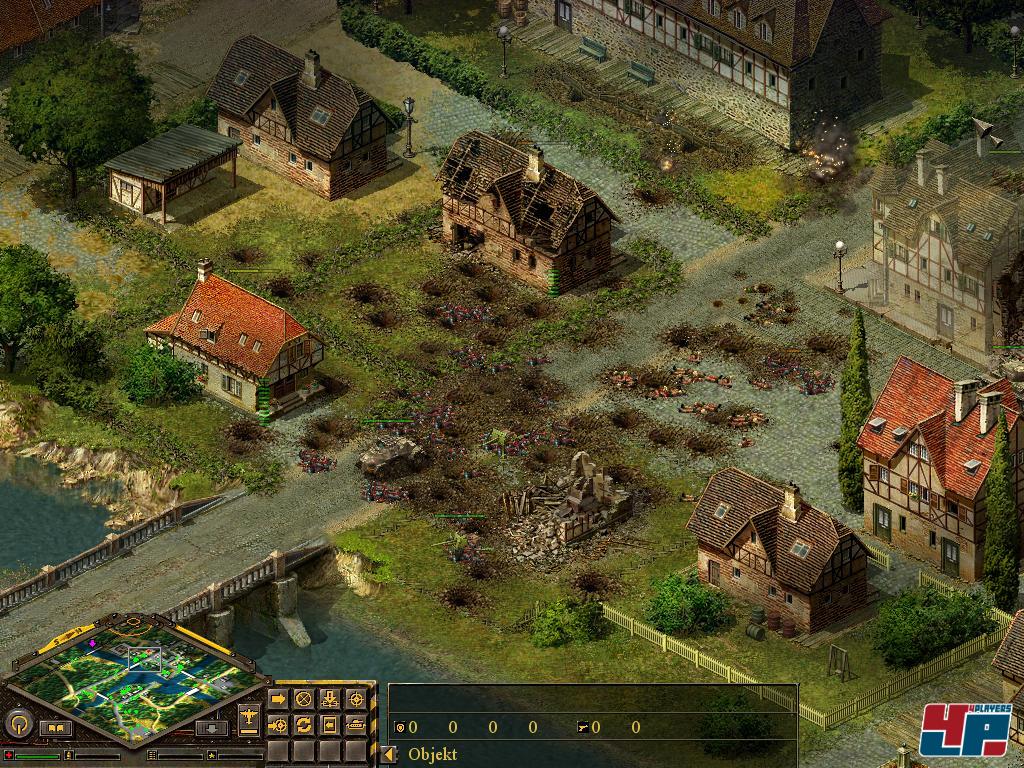Click the round power menu button
The height and width of the screenshot is (768, 1024).
point(17,723)
